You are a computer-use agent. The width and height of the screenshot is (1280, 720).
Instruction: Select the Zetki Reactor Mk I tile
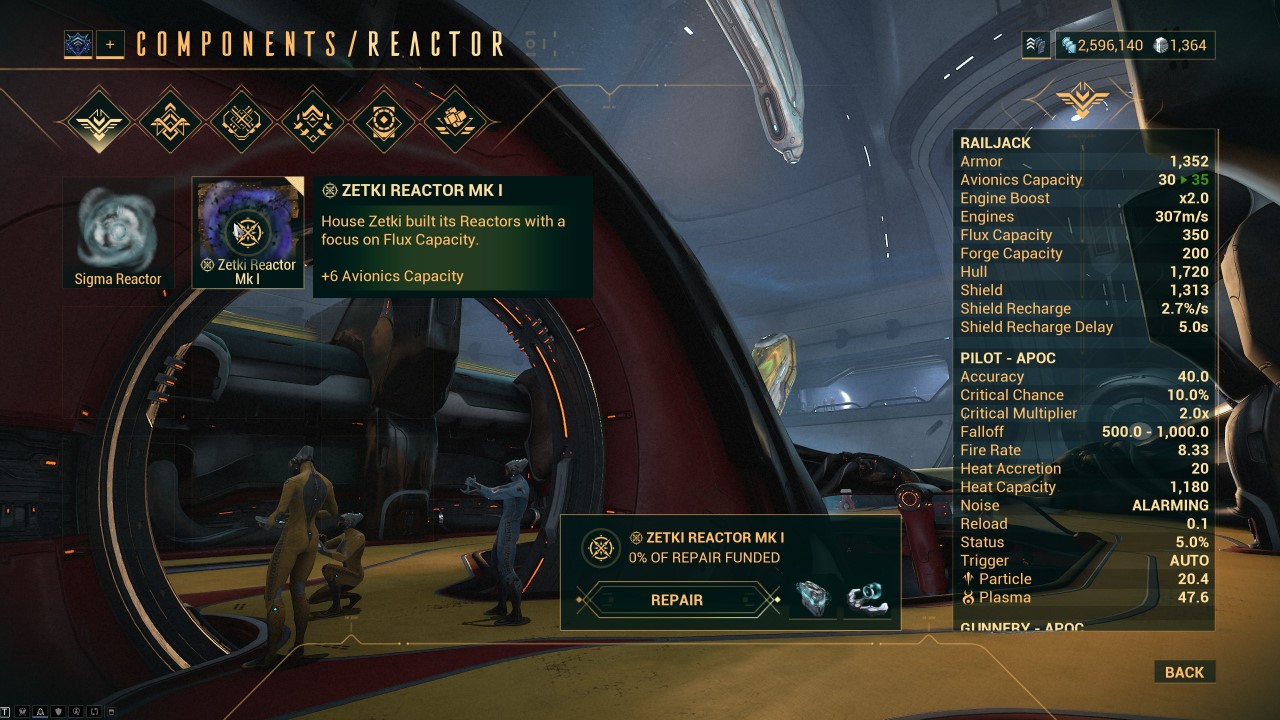(x=248, y=233)
